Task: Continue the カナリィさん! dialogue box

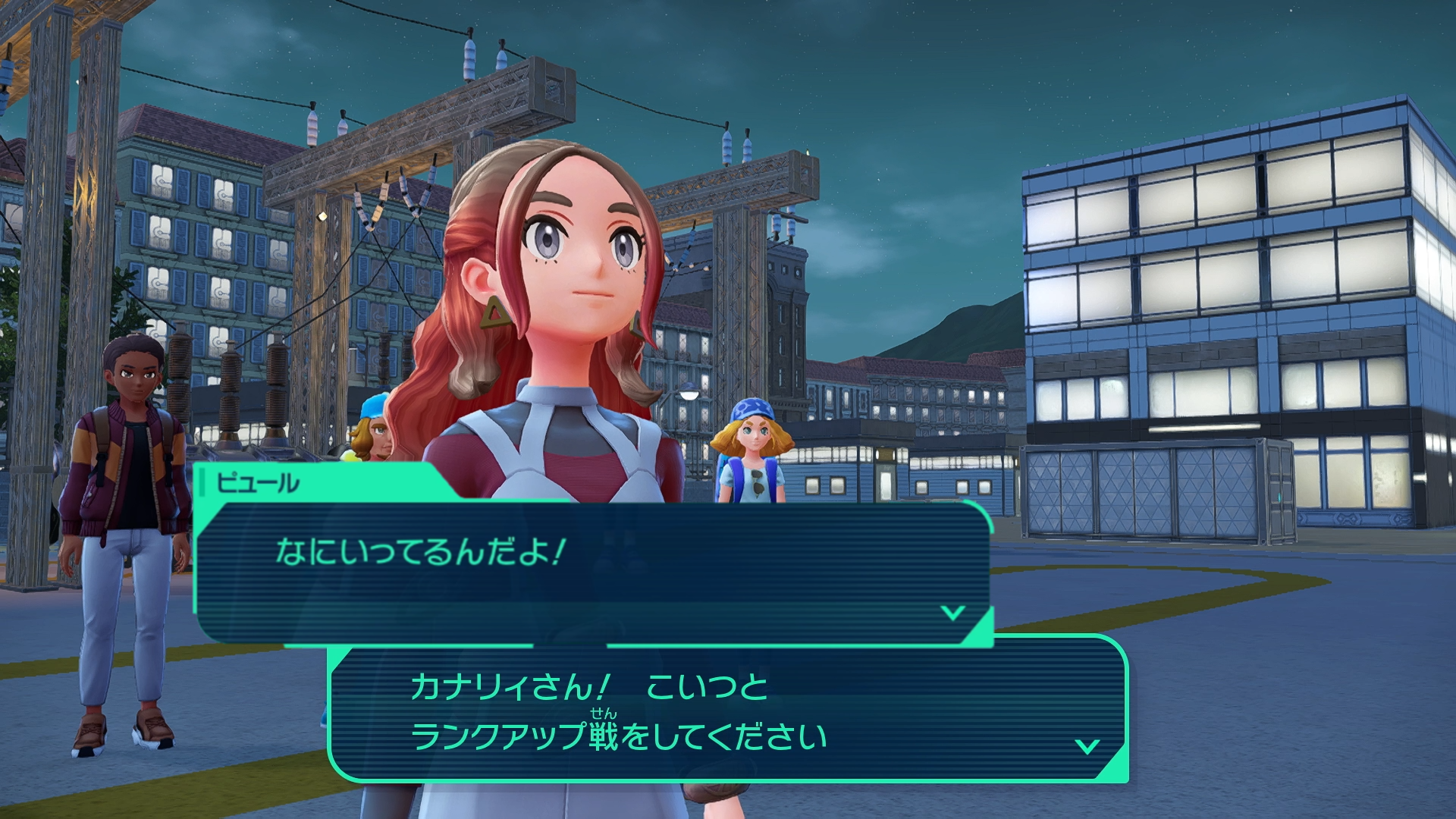Action: pyautogui.click(x=728, y=710)
